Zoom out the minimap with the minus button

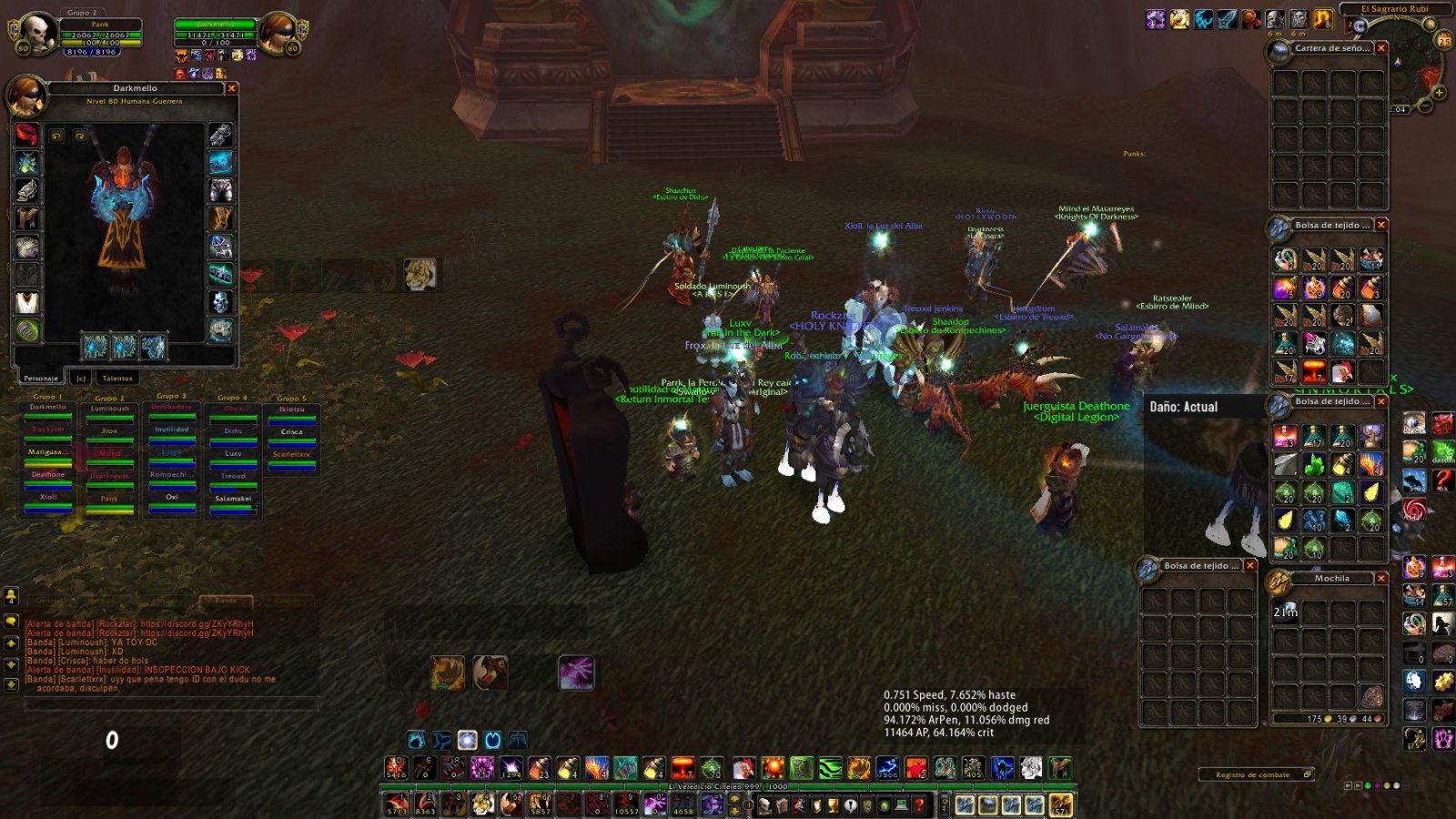(1425, 106)
